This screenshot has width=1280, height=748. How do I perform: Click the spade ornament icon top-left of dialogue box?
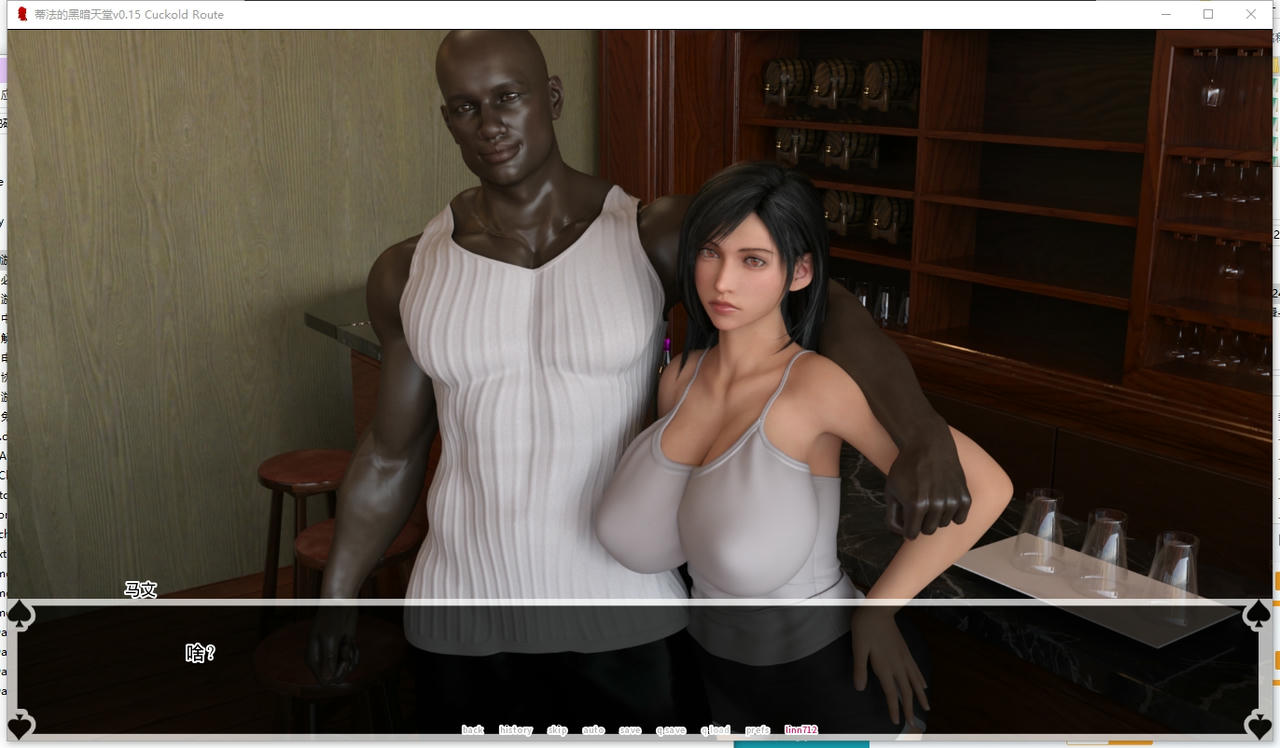[x=18, y=614]
